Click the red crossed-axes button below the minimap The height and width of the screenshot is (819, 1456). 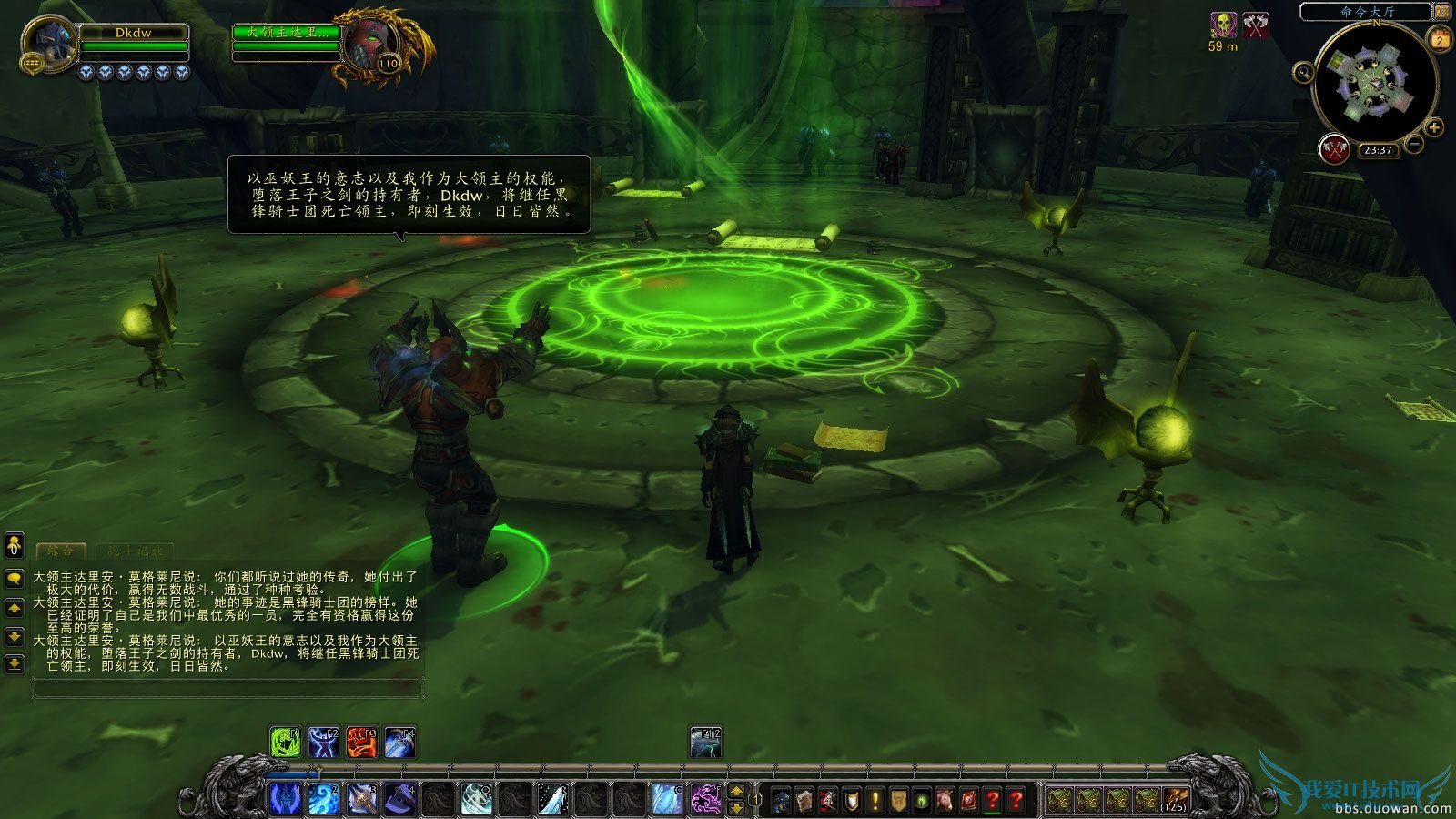1334,149
